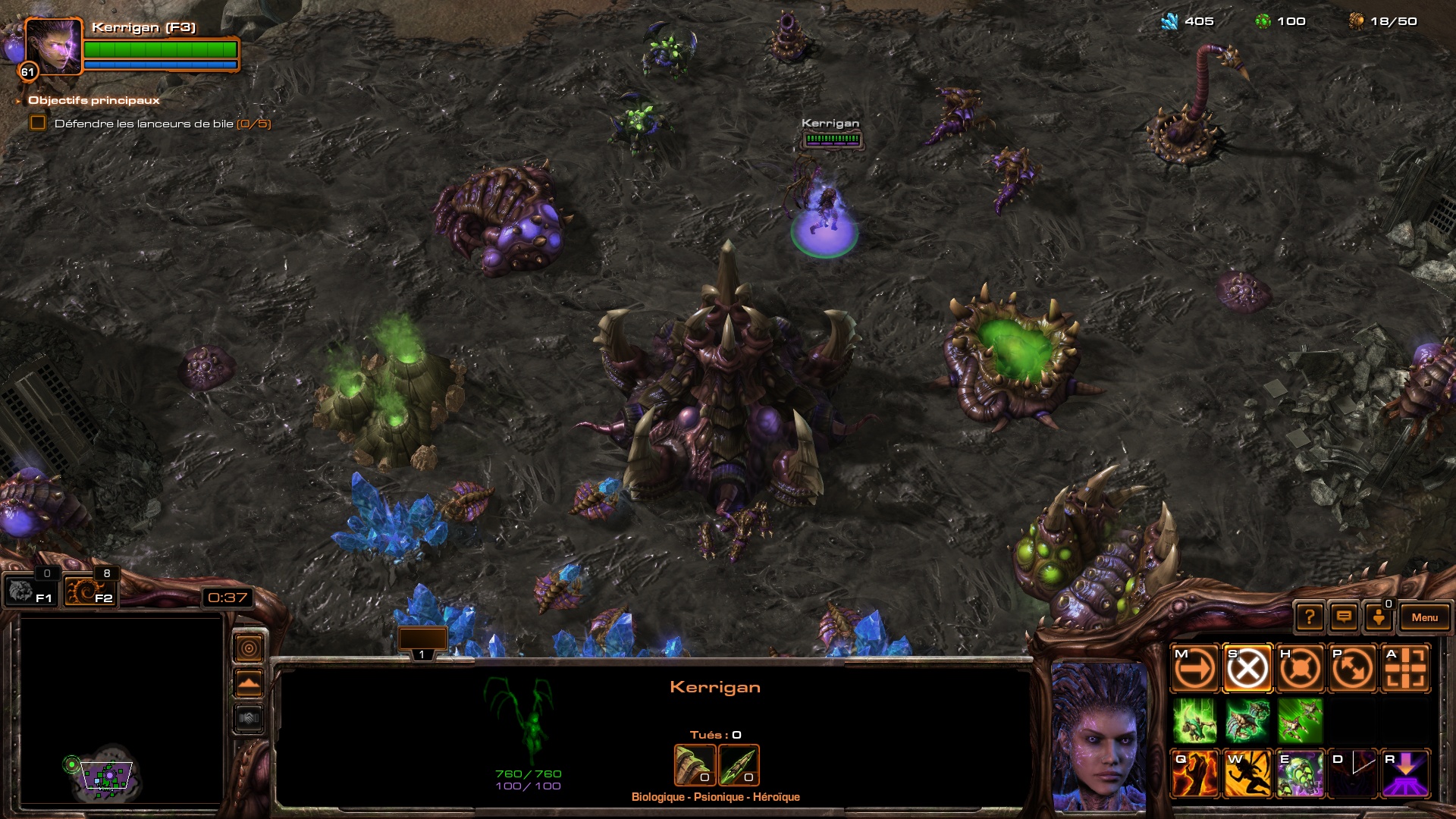Viewport: 1456px width, 819px height.
Task: Use Kerrigan's Q ability with fiery fist icon
Action: coord(1194,773)
